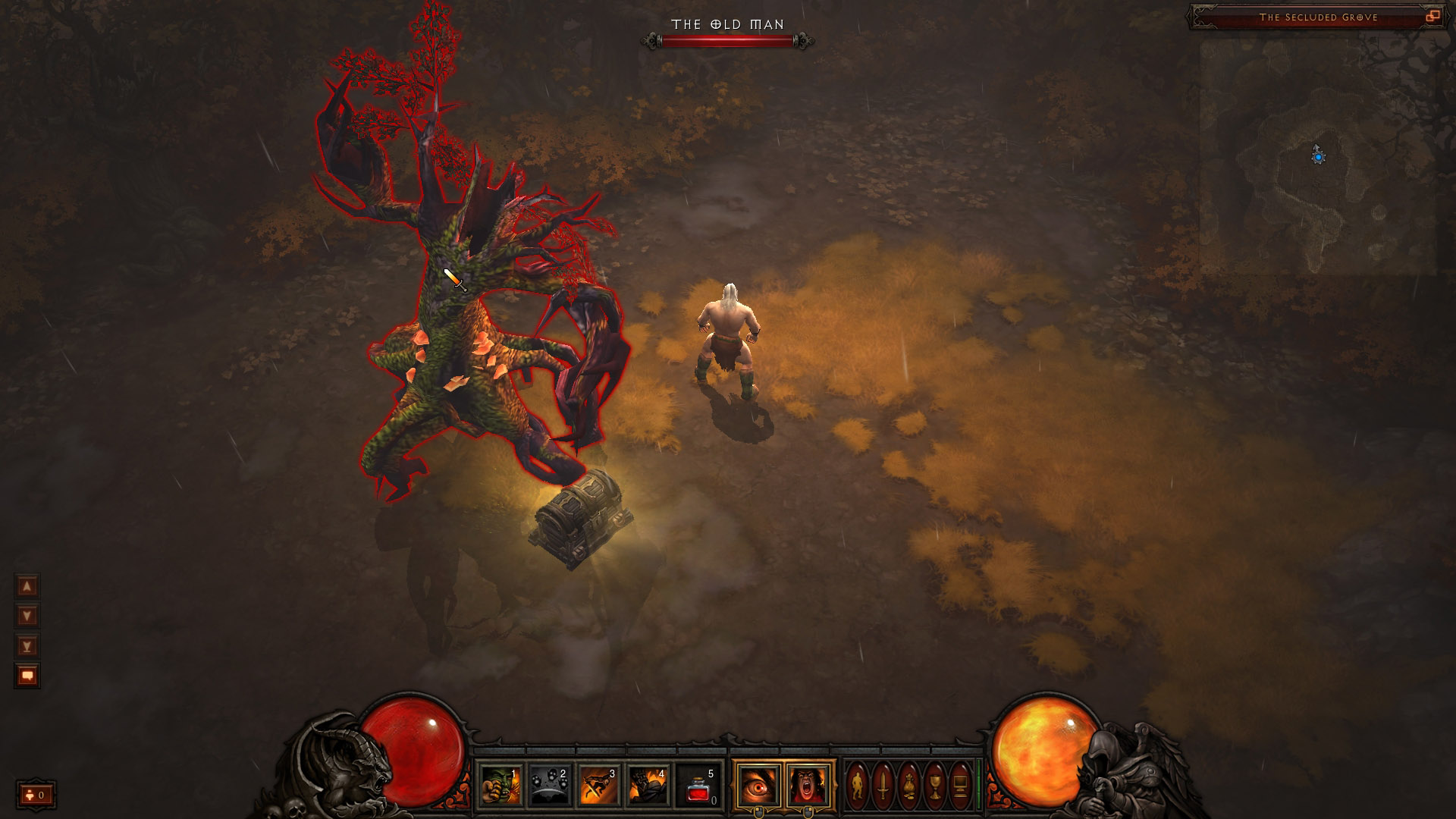Click the minimap of The Secluded Grove
1456x819 pixels.
[1318, 157]
